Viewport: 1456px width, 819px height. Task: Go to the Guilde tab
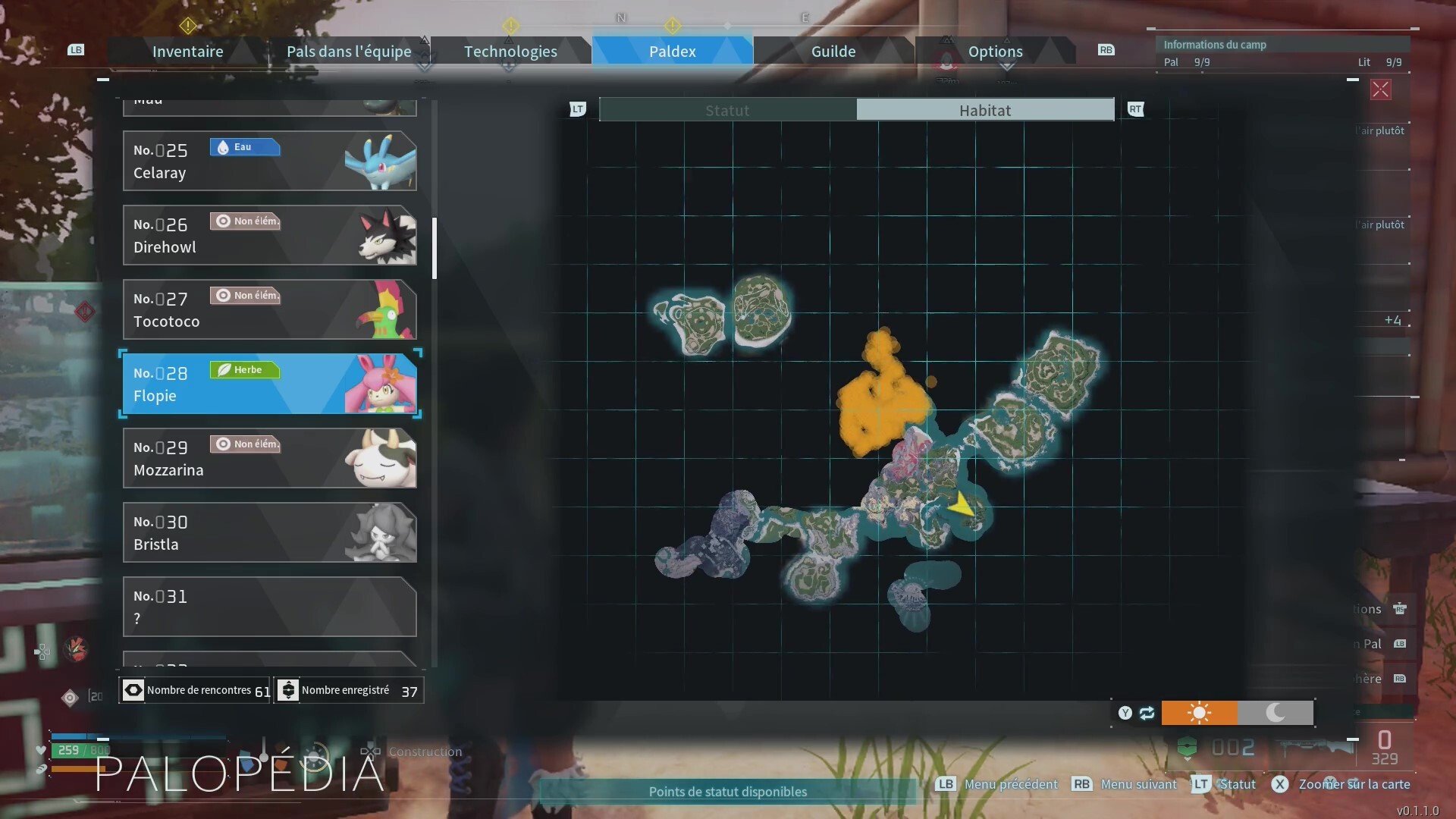click(833, 52)
